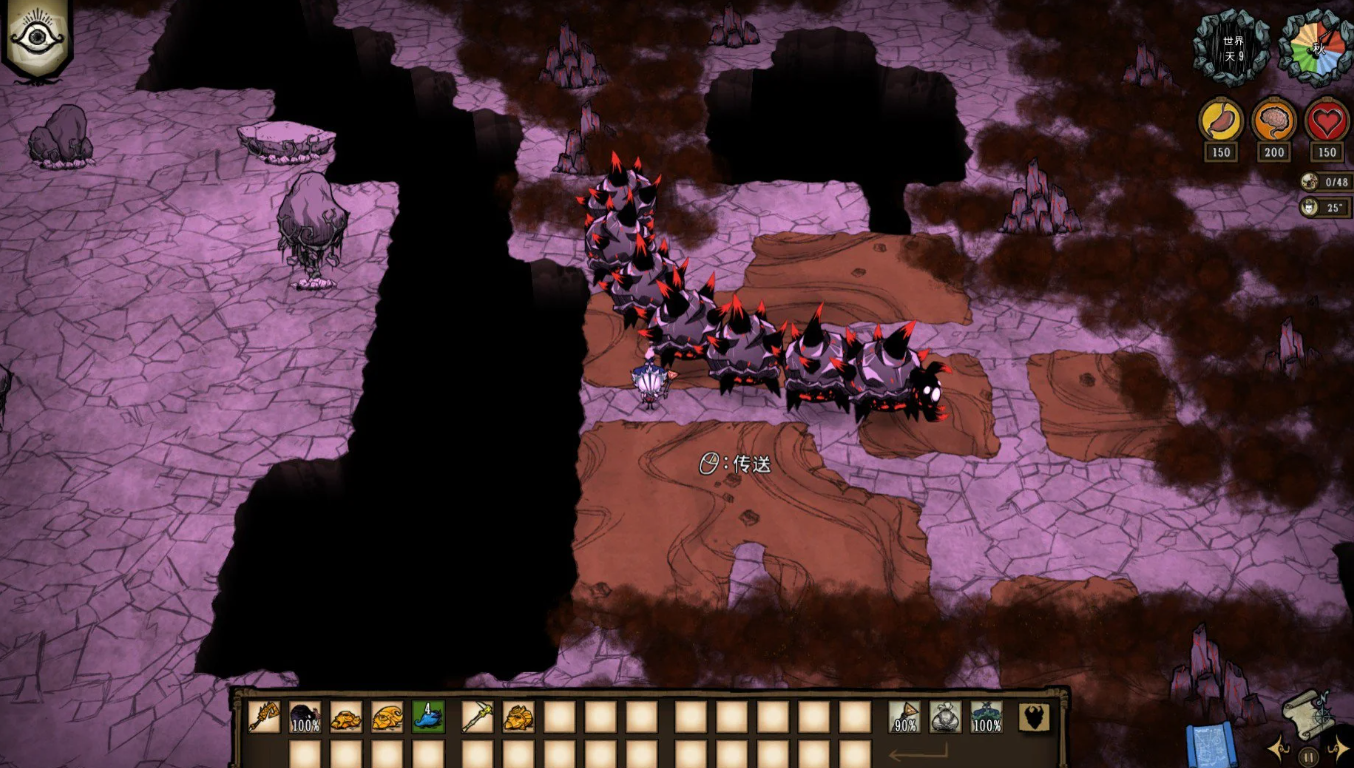Rotate the camera left
This screenshot has width=1354, height=768.
[x=1276, y=748]
